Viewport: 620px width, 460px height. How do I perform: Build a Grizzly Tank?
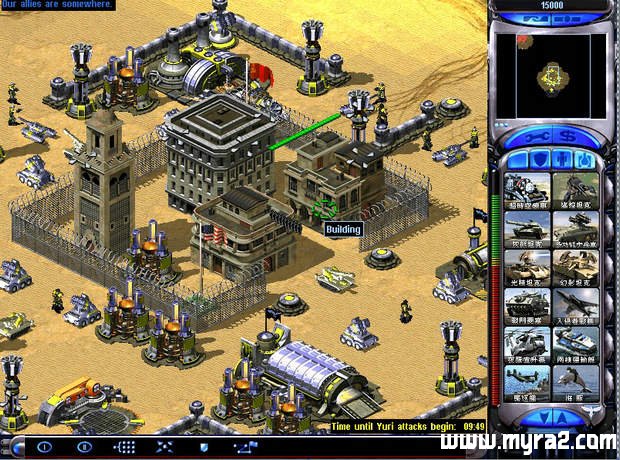pyautogui.click(x=526, y=228)
